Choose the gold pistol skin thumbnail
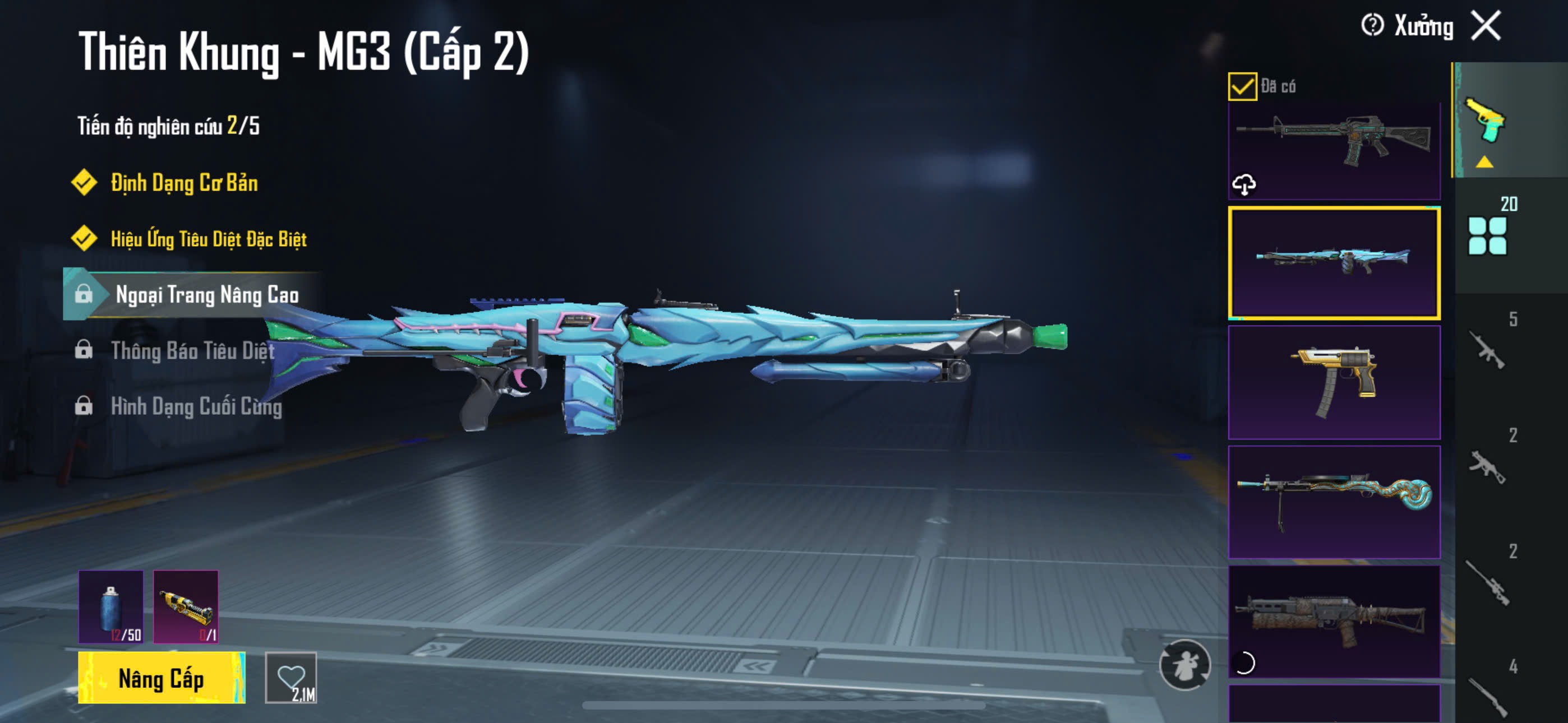Viewport: 1568px width, 723px height. [1334, 382]
